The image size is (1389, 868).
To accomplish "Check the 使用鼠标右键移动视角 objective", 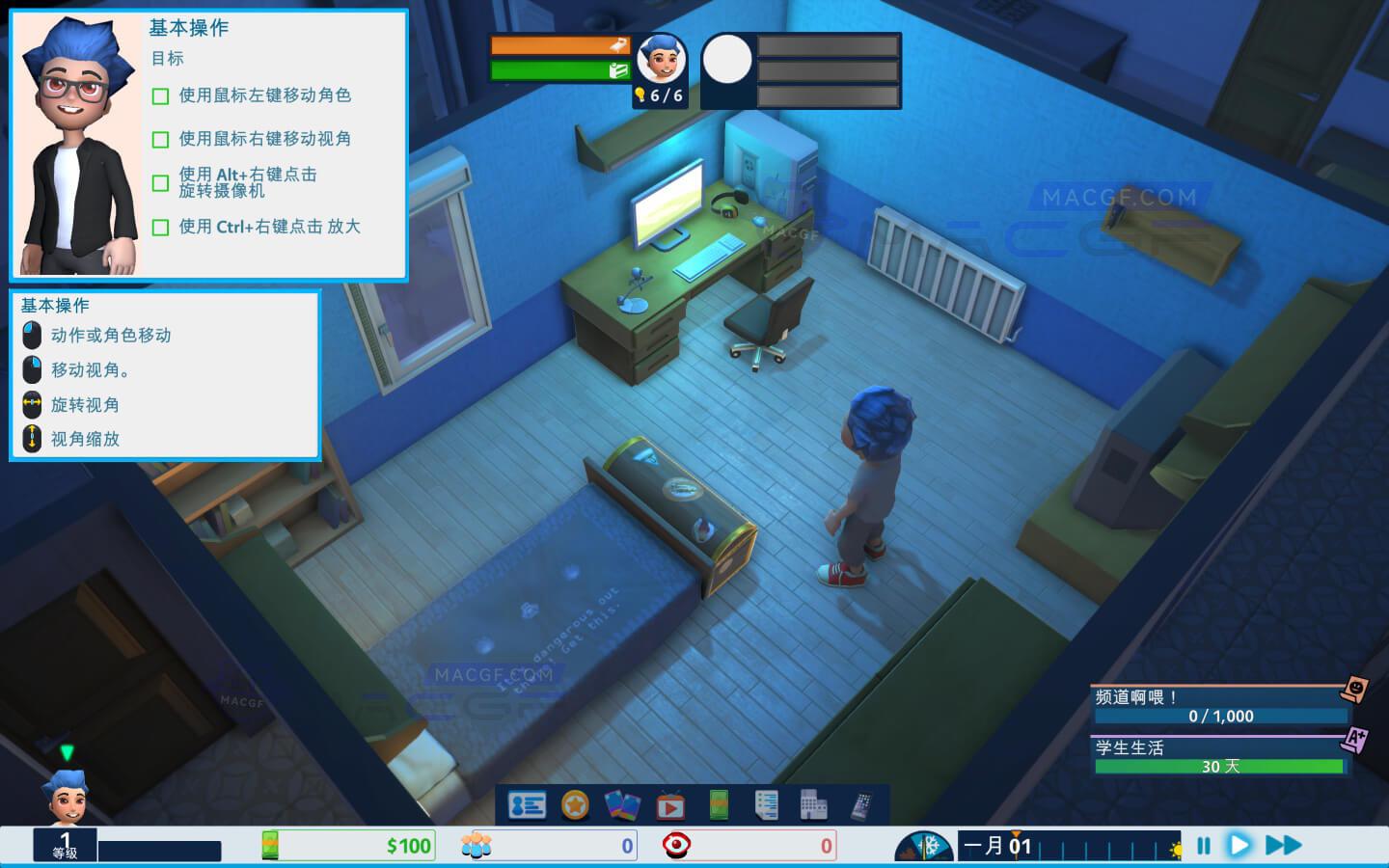I will pos(160,139).
